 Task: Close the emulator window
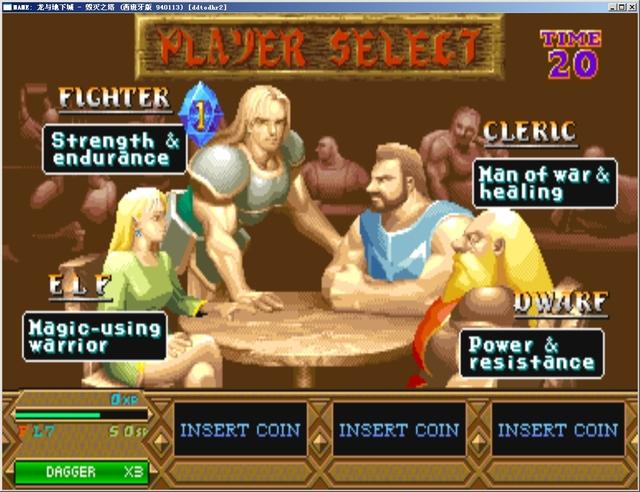(x=629, y=6)
